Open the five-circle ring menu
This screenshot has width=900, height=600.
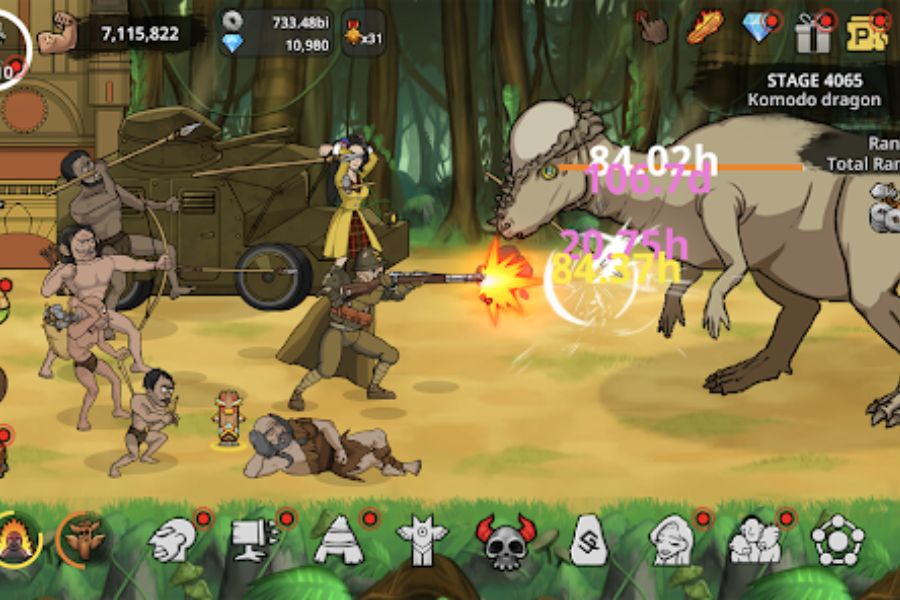(x=837, y=541)
